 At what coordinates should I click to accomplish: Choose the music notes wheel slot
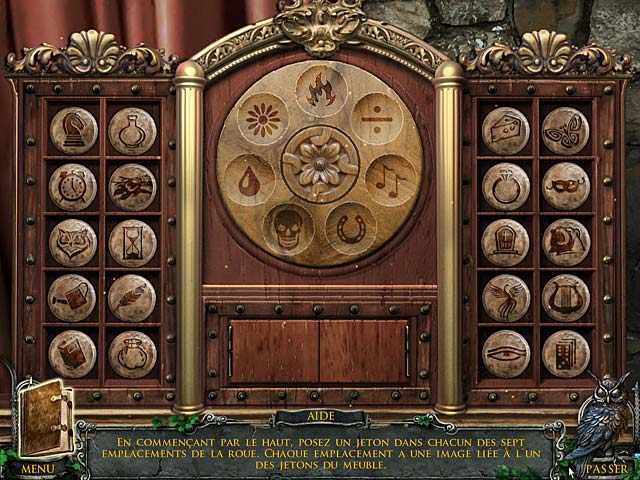click(x=391, y=180)
